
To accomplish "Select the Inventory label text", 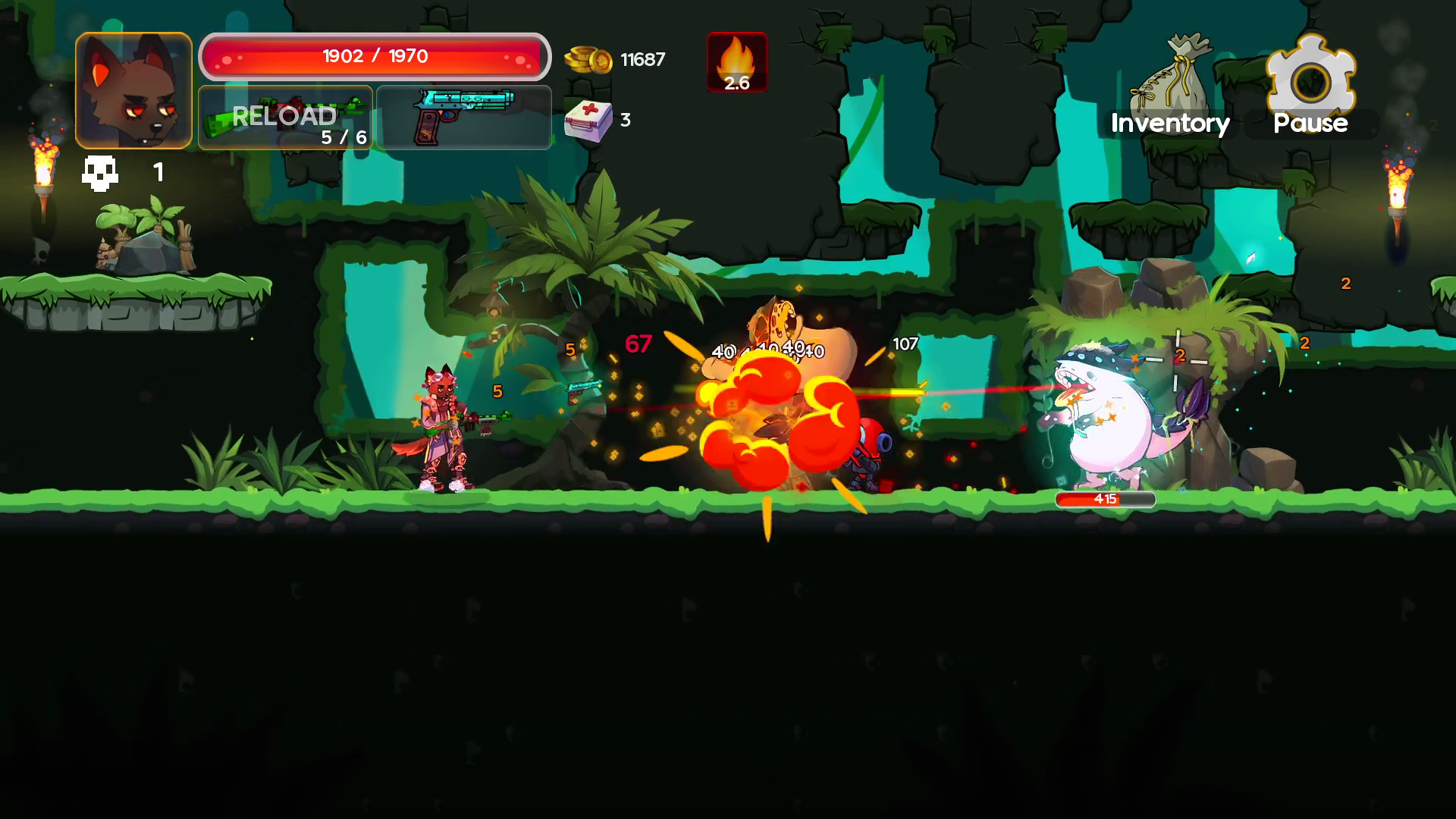I will 1169,124.
